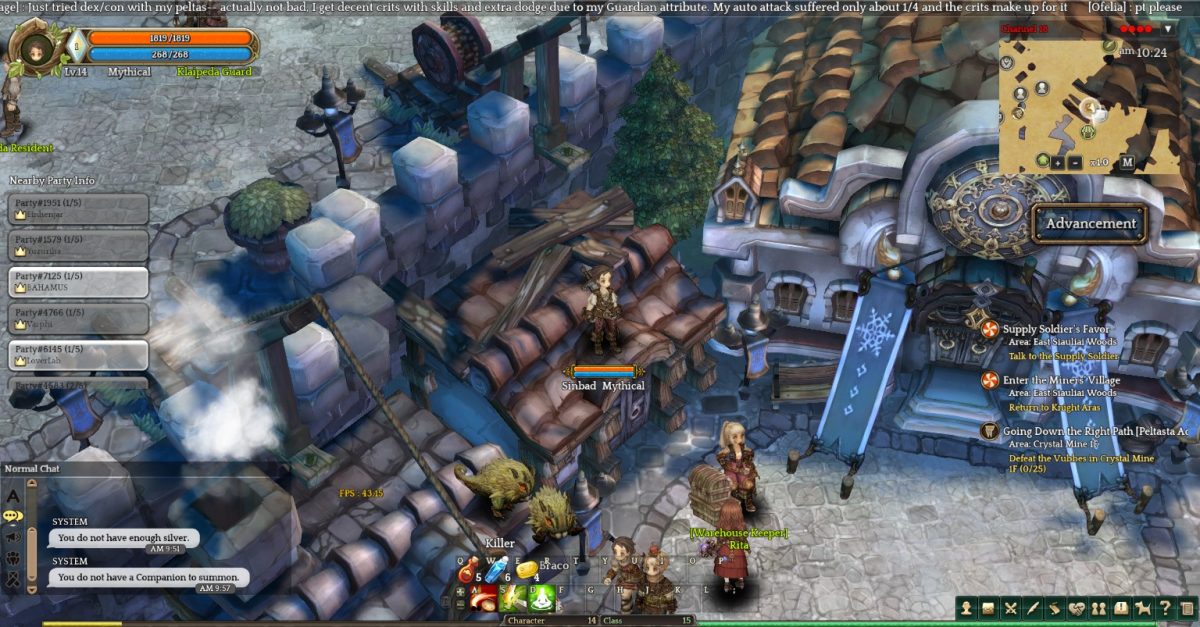The height and width of the screenshot is (627, 1200).
Task: Open the character info menu icon
Action: click(x=966, y=608)
